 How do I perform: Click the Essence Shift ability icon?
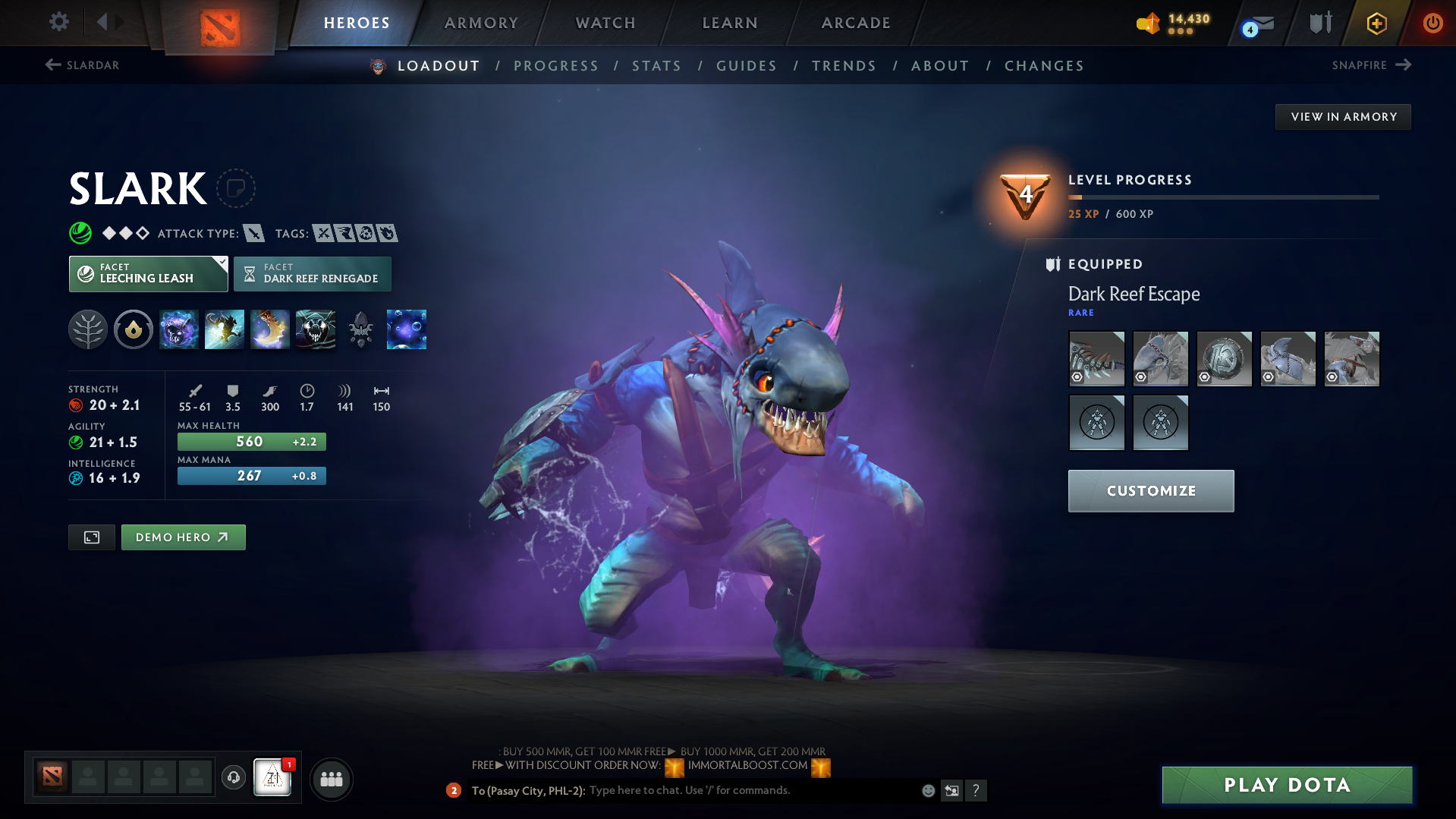[x=270, y=329]
